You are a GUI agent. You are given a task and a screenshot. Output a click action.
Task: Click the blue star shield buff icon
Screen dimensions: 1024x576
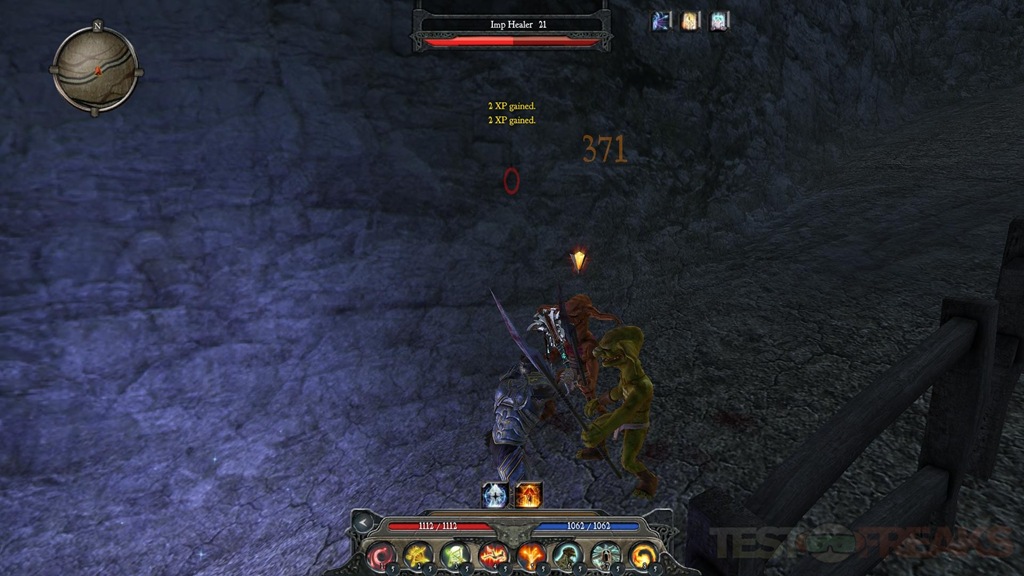(x=496, y=494)
